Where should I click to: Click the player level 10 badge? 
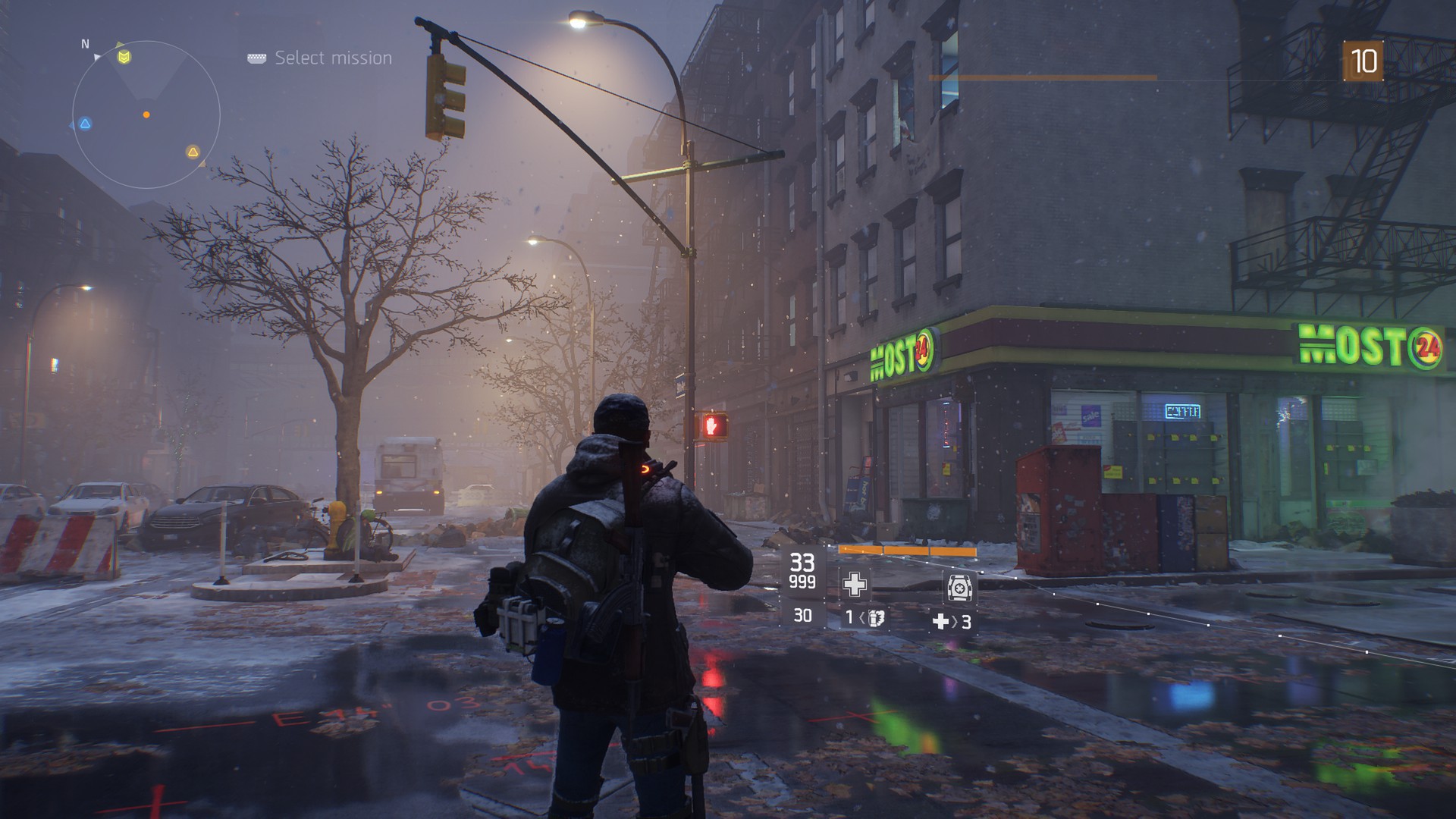(x=1363, y=61)
